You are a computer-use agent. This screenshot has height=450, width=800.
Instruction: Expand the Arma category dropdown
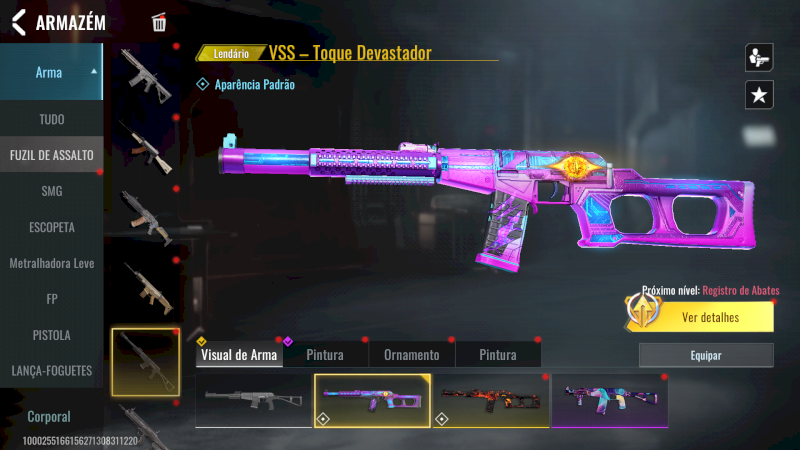coord(51,72)
